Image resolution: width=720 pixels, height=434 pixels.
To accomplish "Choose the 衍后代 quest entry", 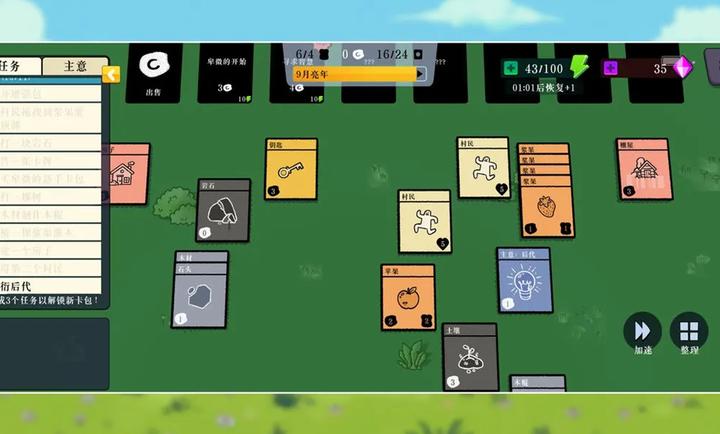I will pyautogui.click(x=50, y=286).
